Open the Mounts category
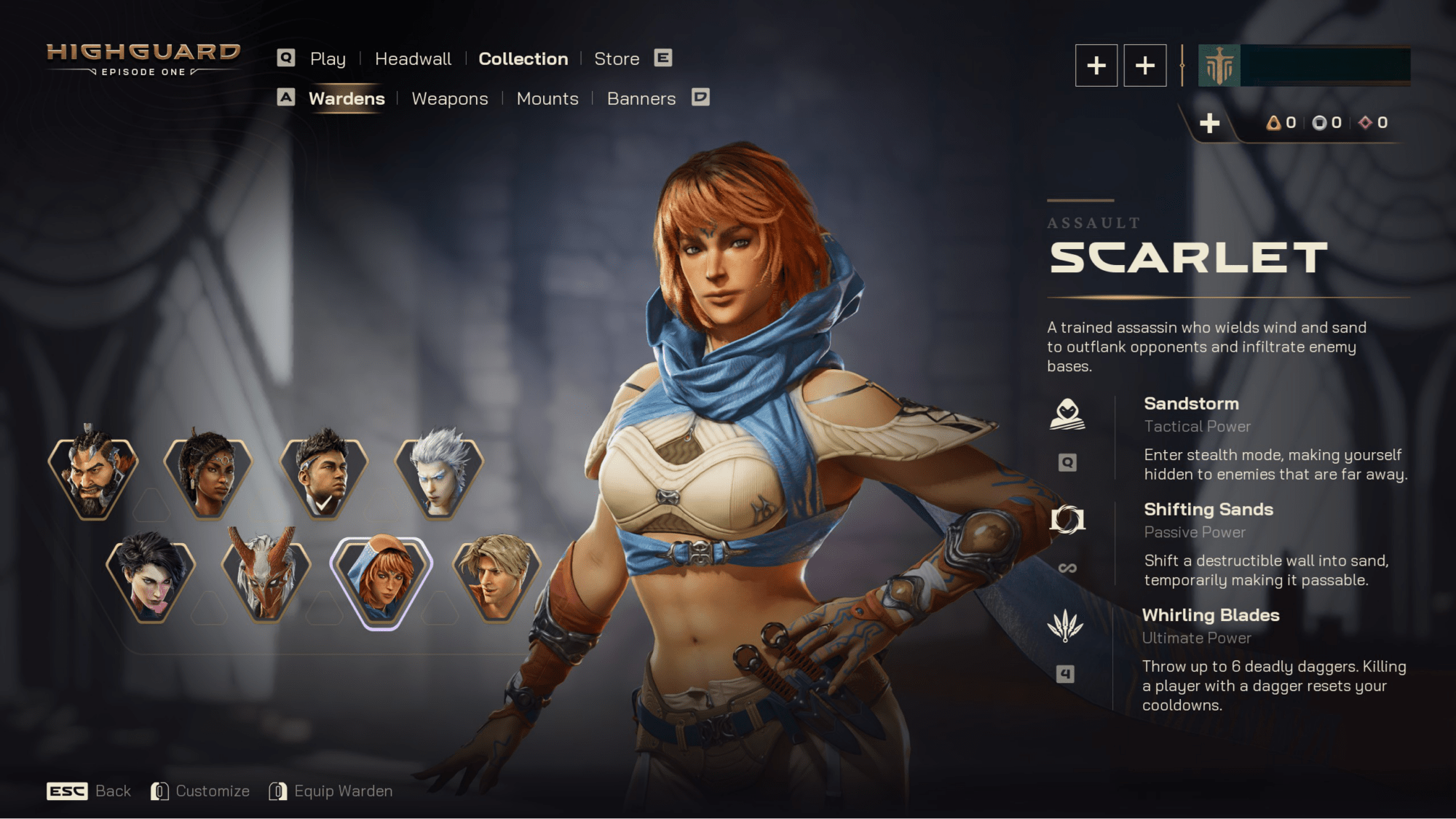Screen dimensions: 1456x819 pyautogui.click(x=547, y=99)
